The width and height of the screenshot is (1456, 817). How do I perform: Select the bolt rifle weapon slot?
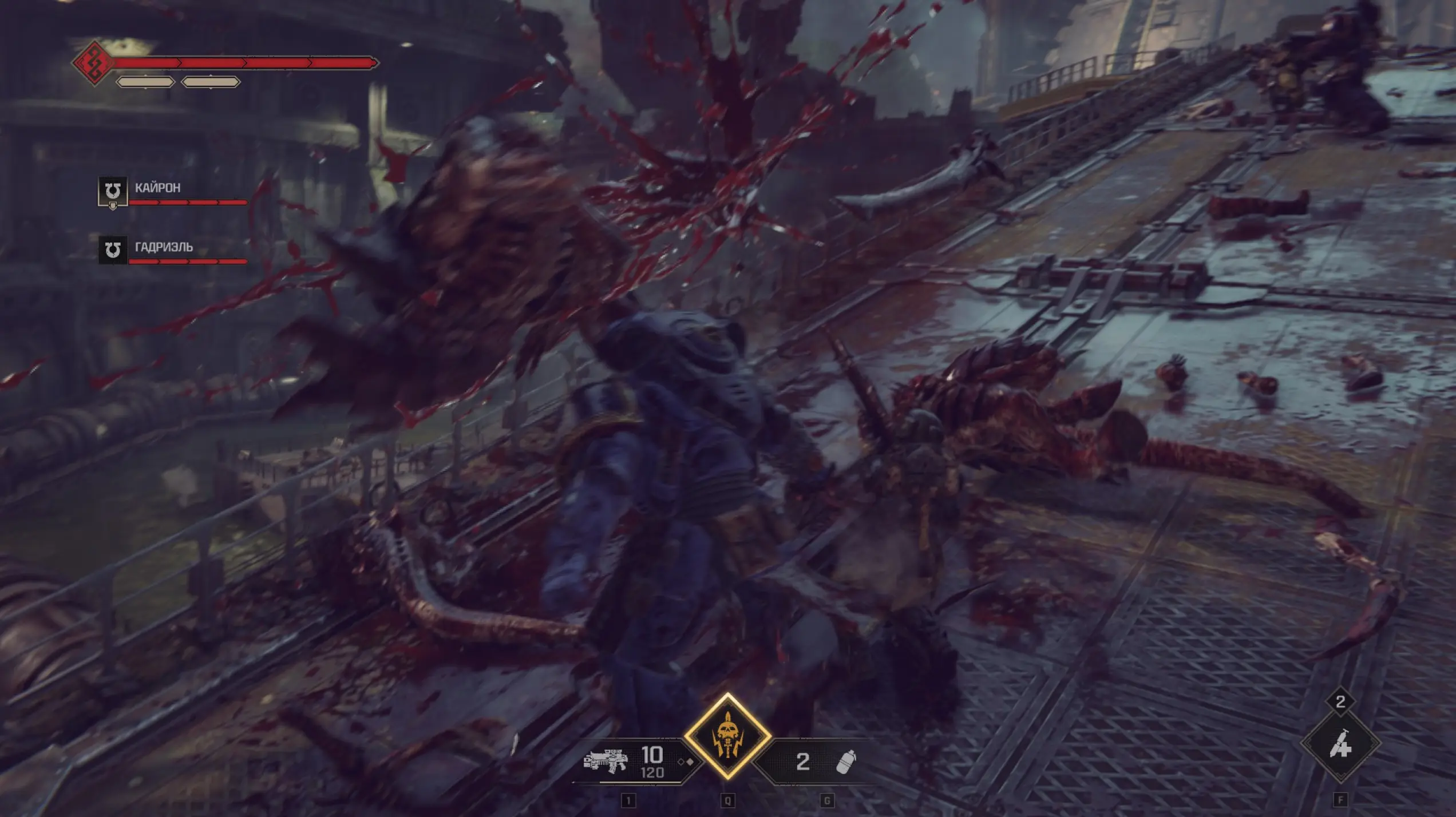click(606, 761)
